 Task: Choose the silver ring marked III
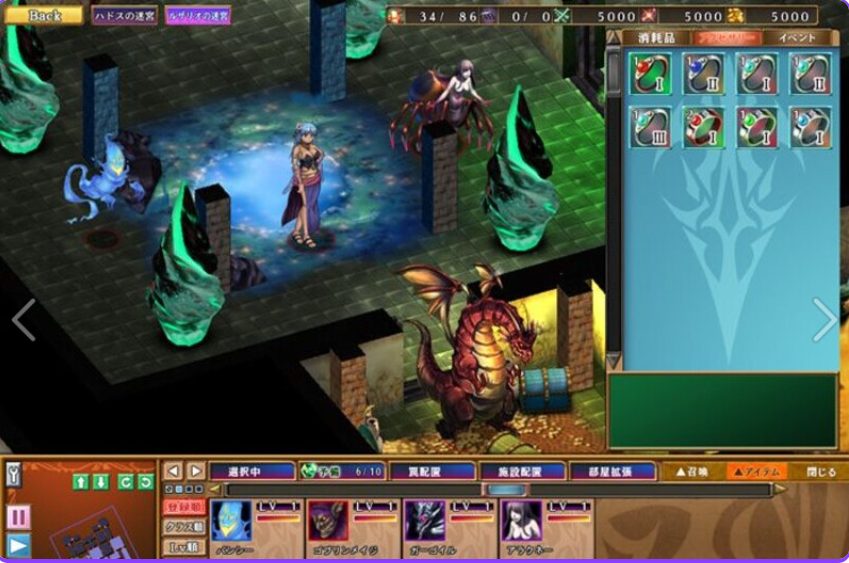pyautogui.click(x=649, y=128)
